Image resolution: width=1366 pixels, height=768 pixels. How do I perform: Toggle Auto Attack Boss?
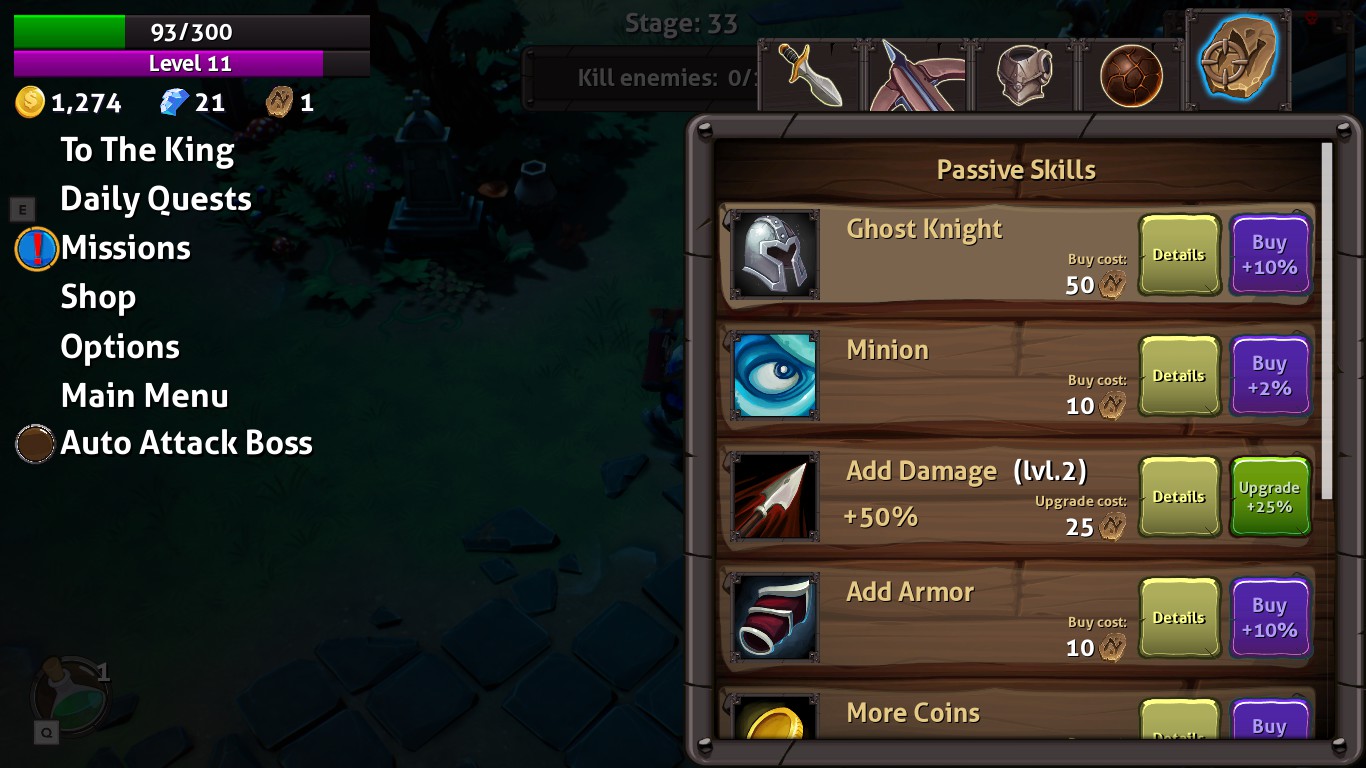coord(36,443)
